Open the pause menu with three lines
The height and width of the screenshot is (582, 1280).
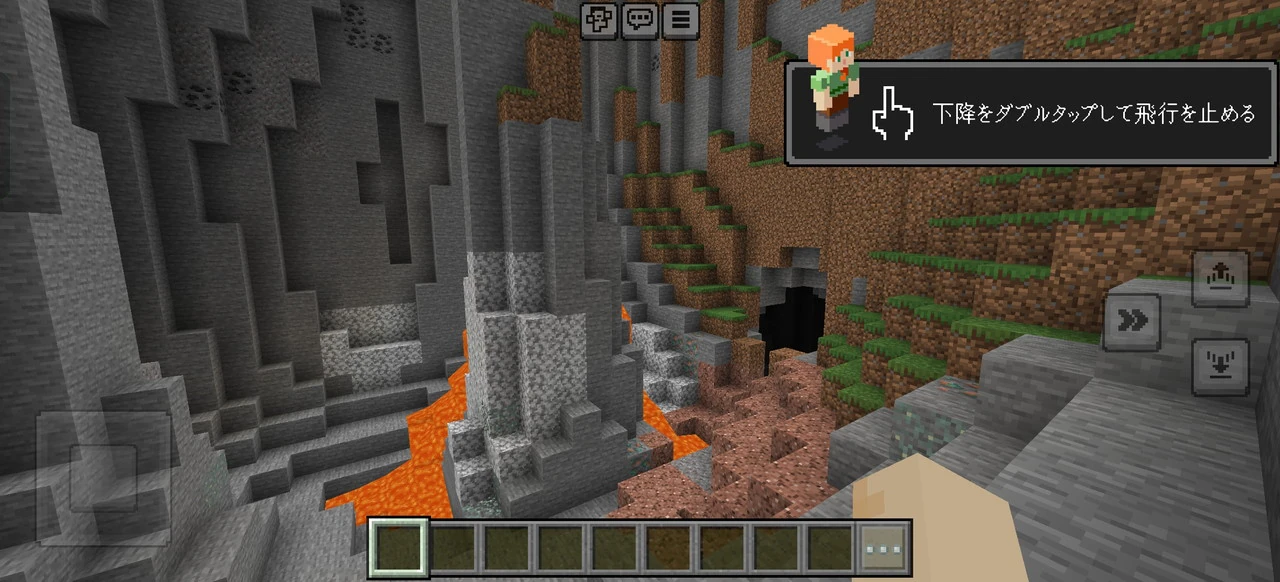point(680,19)
